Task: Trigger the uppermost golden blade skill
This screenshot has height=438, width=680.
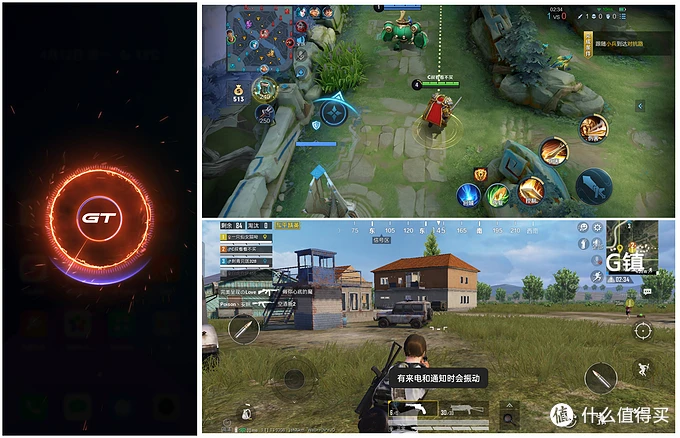Action: (594, 127)
